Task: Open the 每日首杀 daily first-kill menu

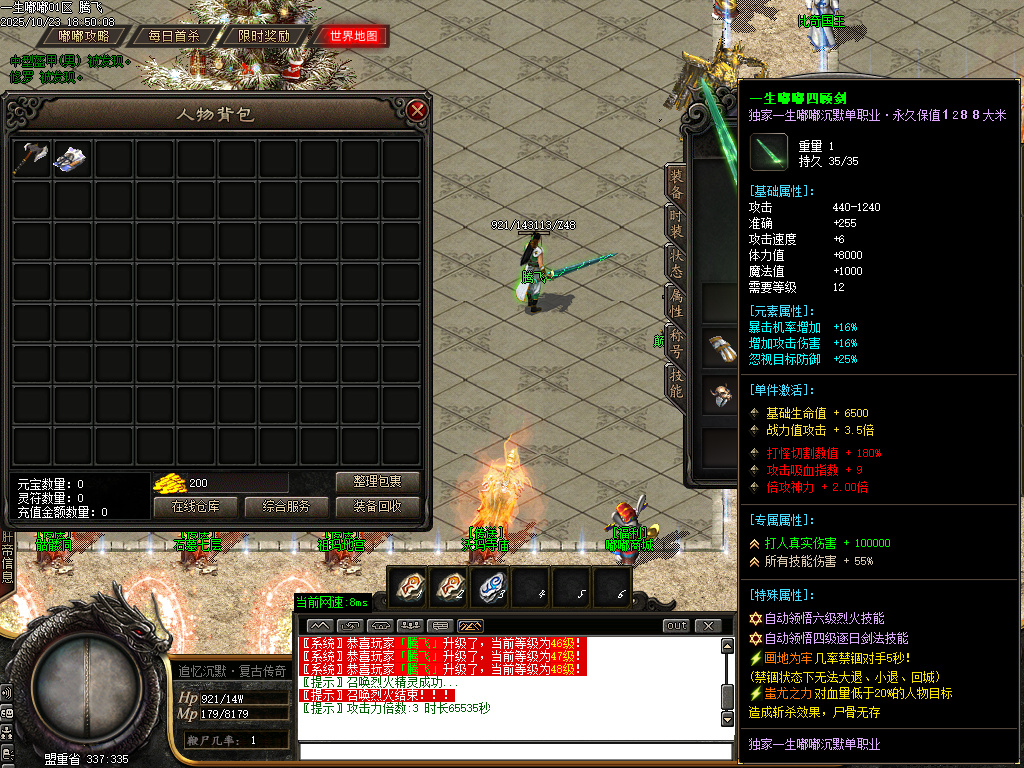Action: [173, 36]
